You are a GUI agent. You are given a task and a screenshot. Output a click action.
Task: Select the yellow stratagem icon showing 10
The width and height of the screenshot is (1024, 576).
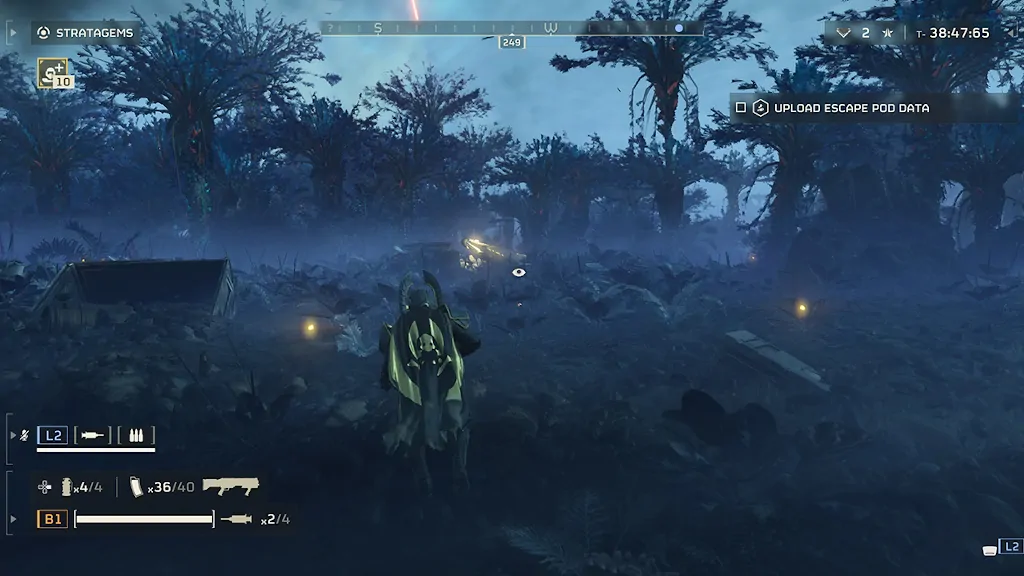pyautogui.click(x=54, y=72)
